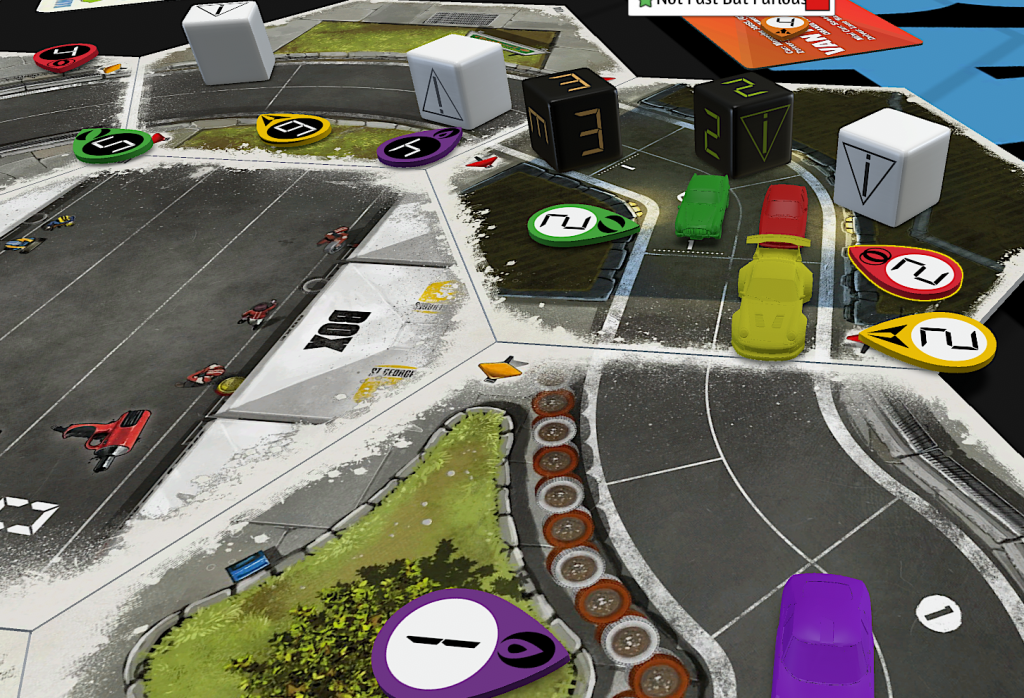Pick the black die showing orange 3
Screen dimensions: 1024x698
point(570,117)
